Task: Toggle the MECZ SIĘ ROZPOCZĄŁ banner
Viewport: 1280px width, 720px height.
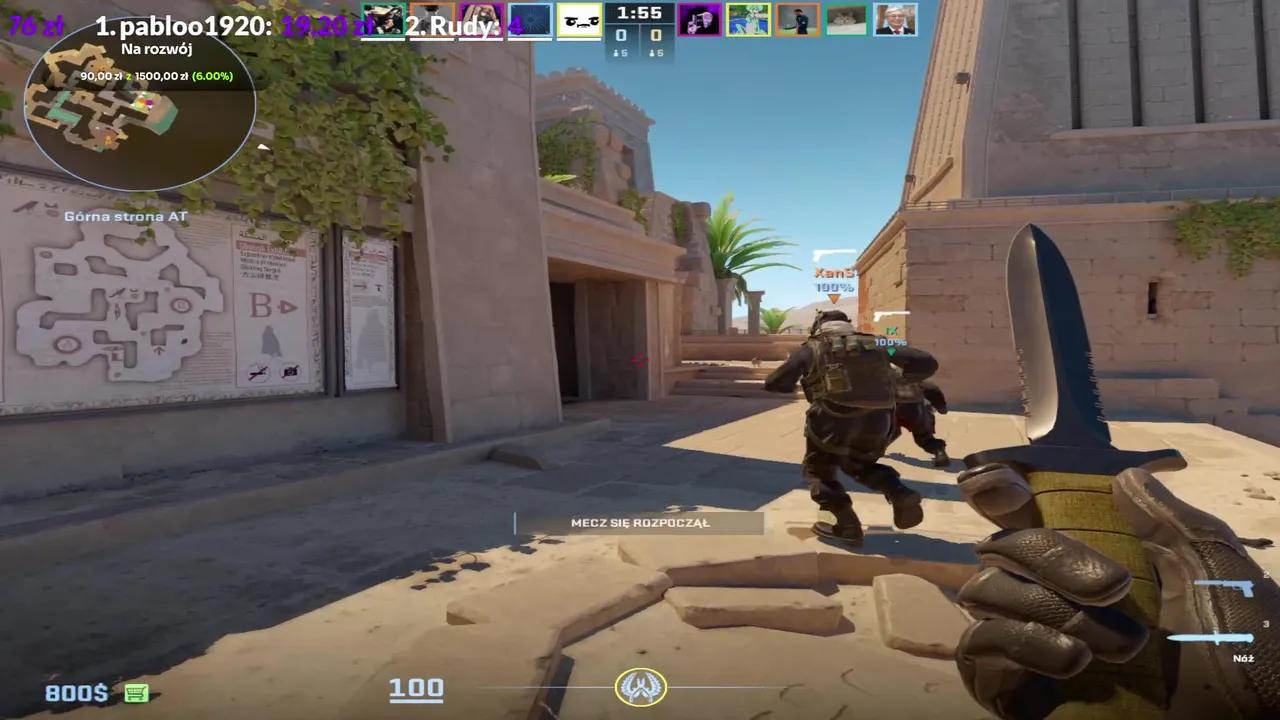Action: pos(640,522)
